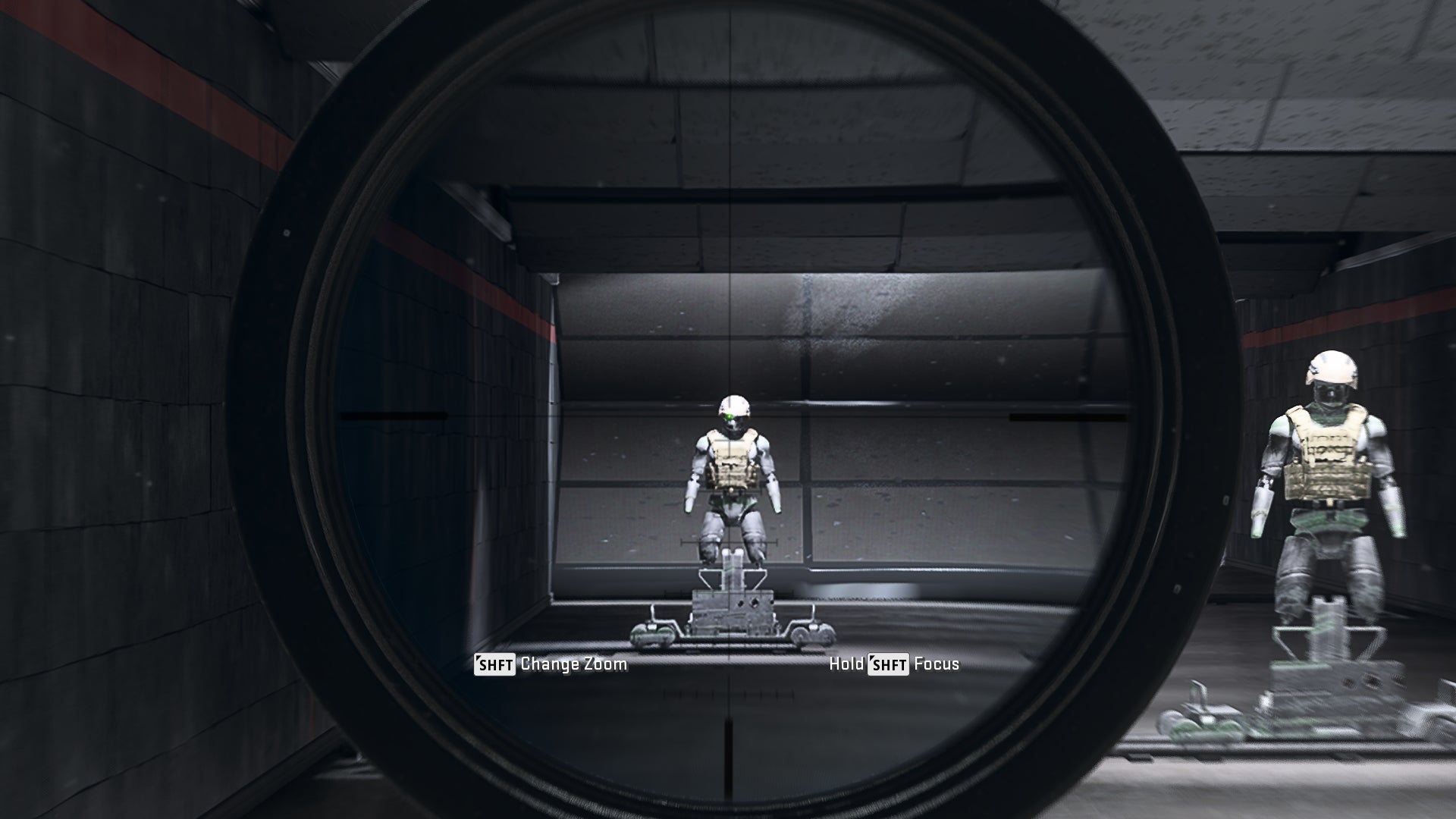
Task: Click the helmet of the centered target dummy
Action: (x=733, y=403)
